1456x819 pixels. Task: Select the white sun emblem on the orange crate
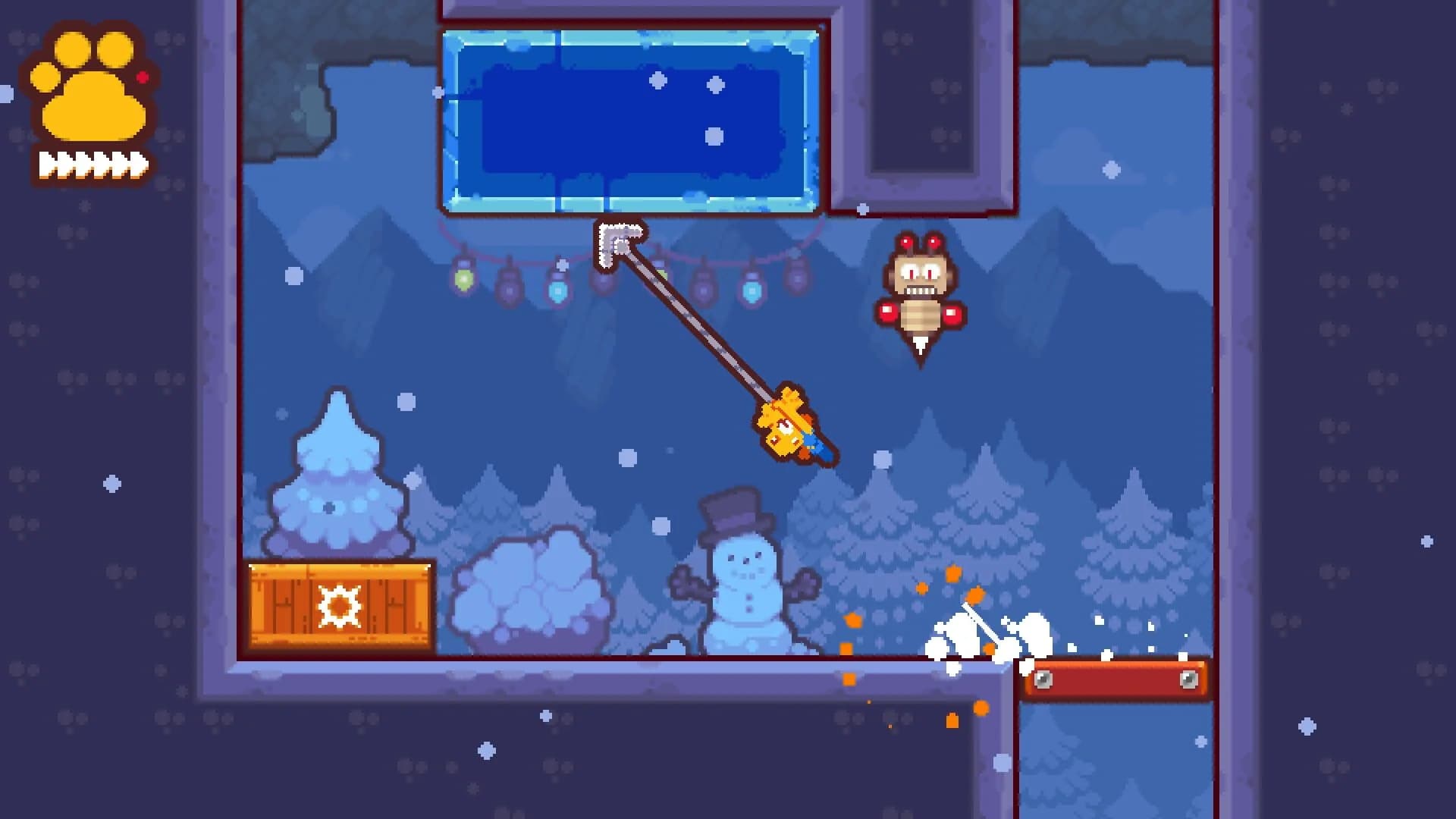340,607
